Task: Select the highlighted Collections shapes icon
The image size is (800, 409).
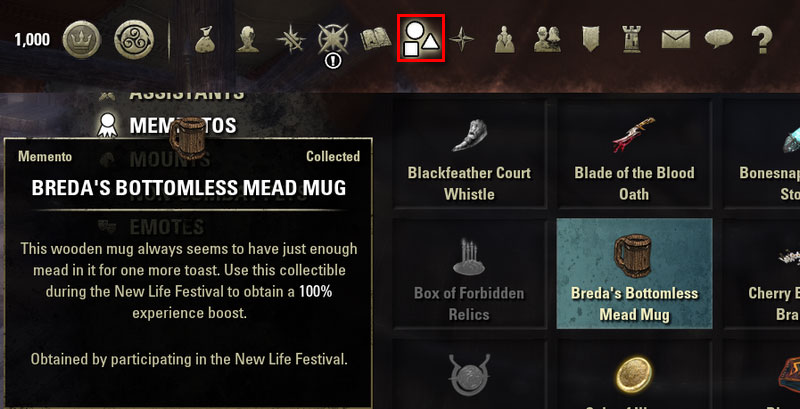Action: point(420,40)
